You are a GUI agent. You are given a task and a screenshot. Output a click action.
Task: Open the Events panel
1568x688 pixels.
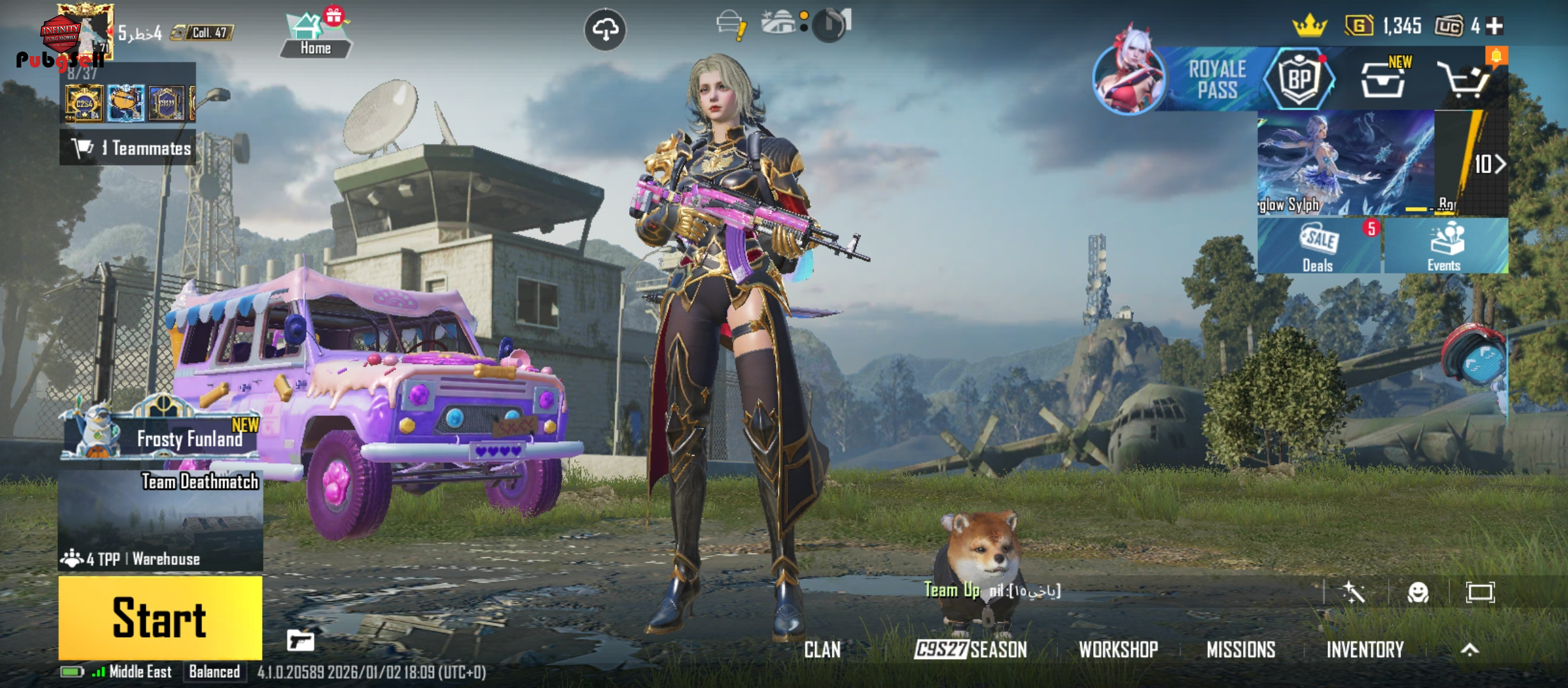tap(1444, 247)
